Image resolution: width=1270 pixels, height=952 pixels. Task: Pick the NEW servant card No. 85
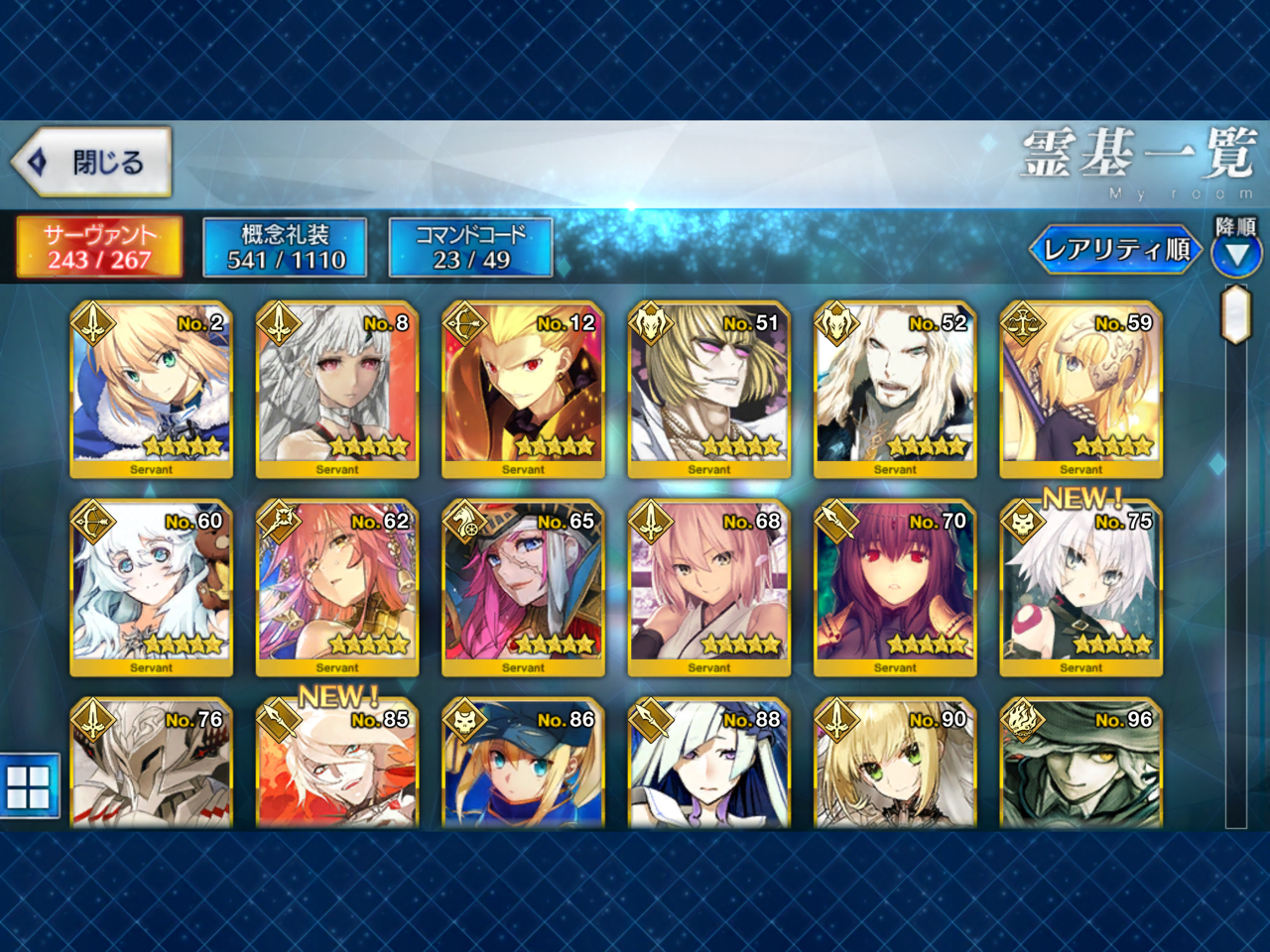[337, 766]
